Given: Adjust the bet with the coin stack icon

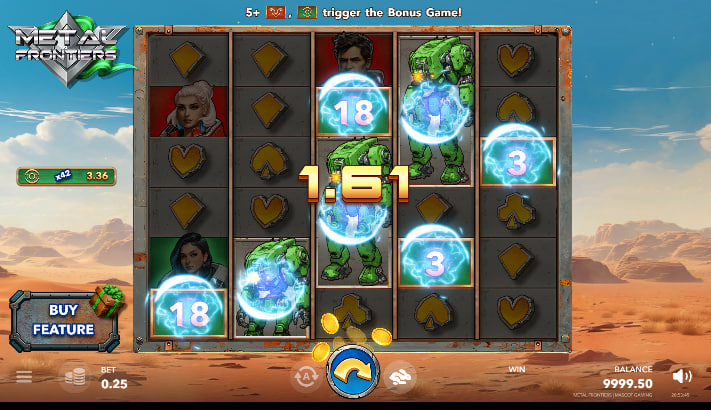Looking at the screenshot, I should click(x=74, y=377).
